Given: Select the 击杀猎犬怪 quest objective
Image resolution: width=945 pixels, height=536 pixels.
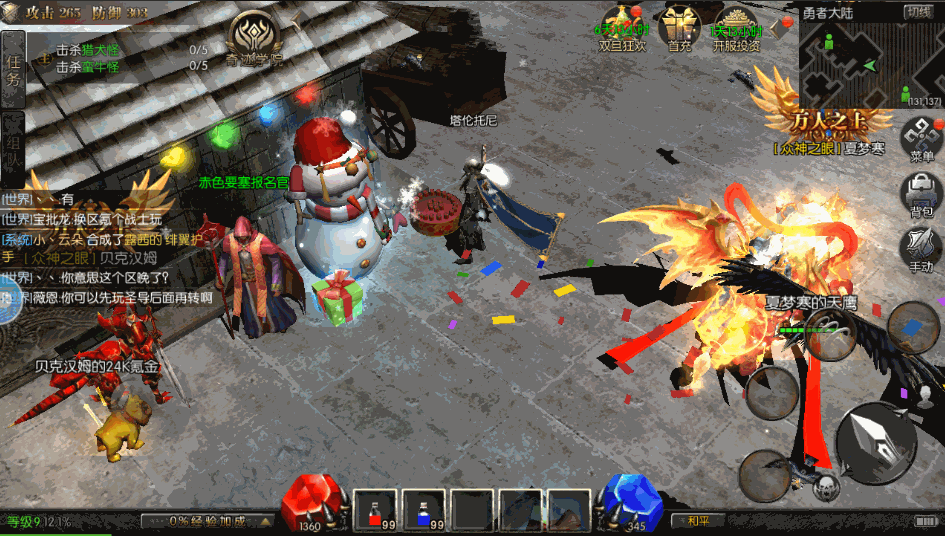Looking at the screenshot, I should click(x=88, y=49).
